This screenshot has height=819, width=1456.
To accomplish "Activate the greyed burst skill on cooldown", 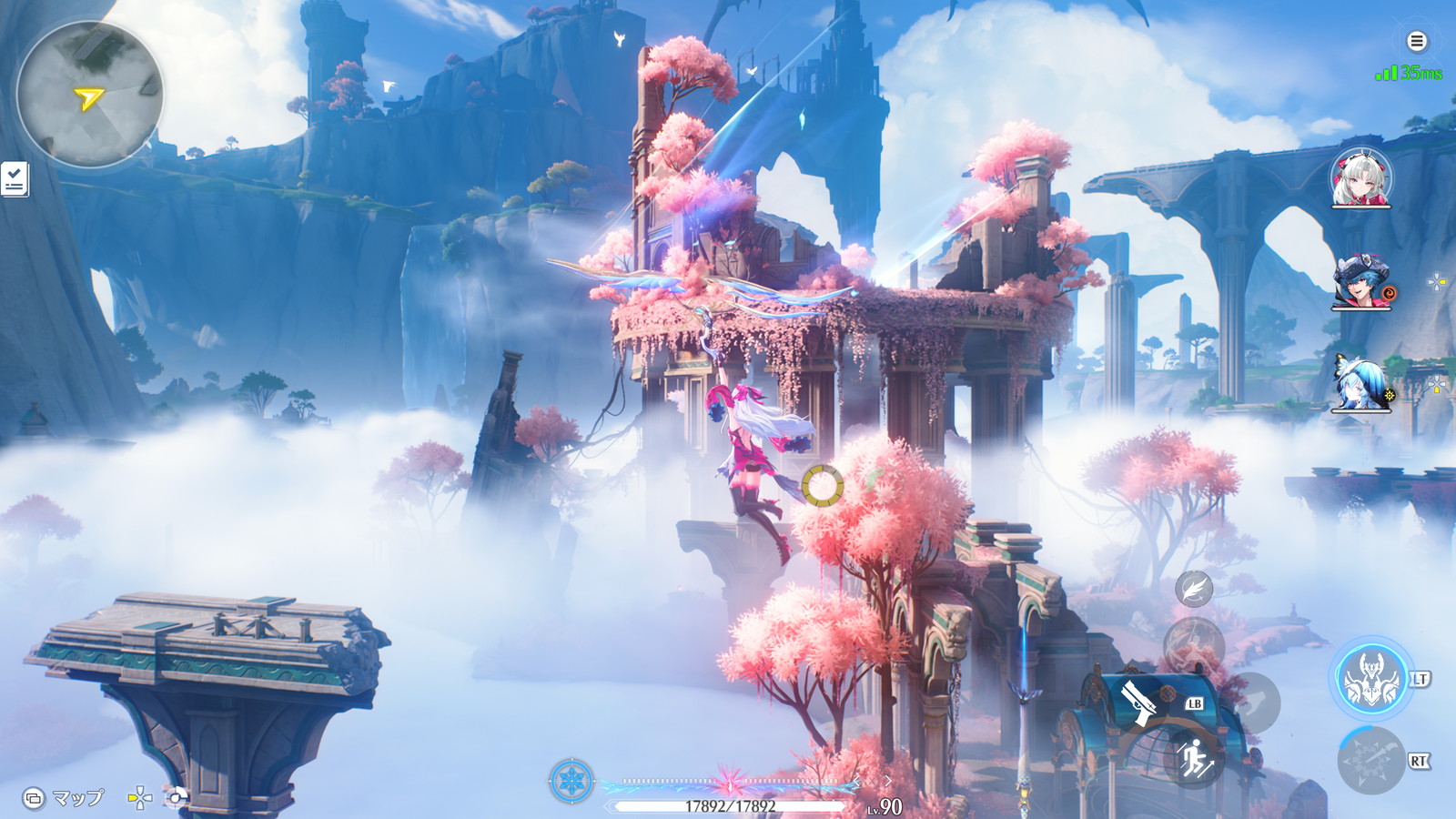I will (x=1371, y=760).
